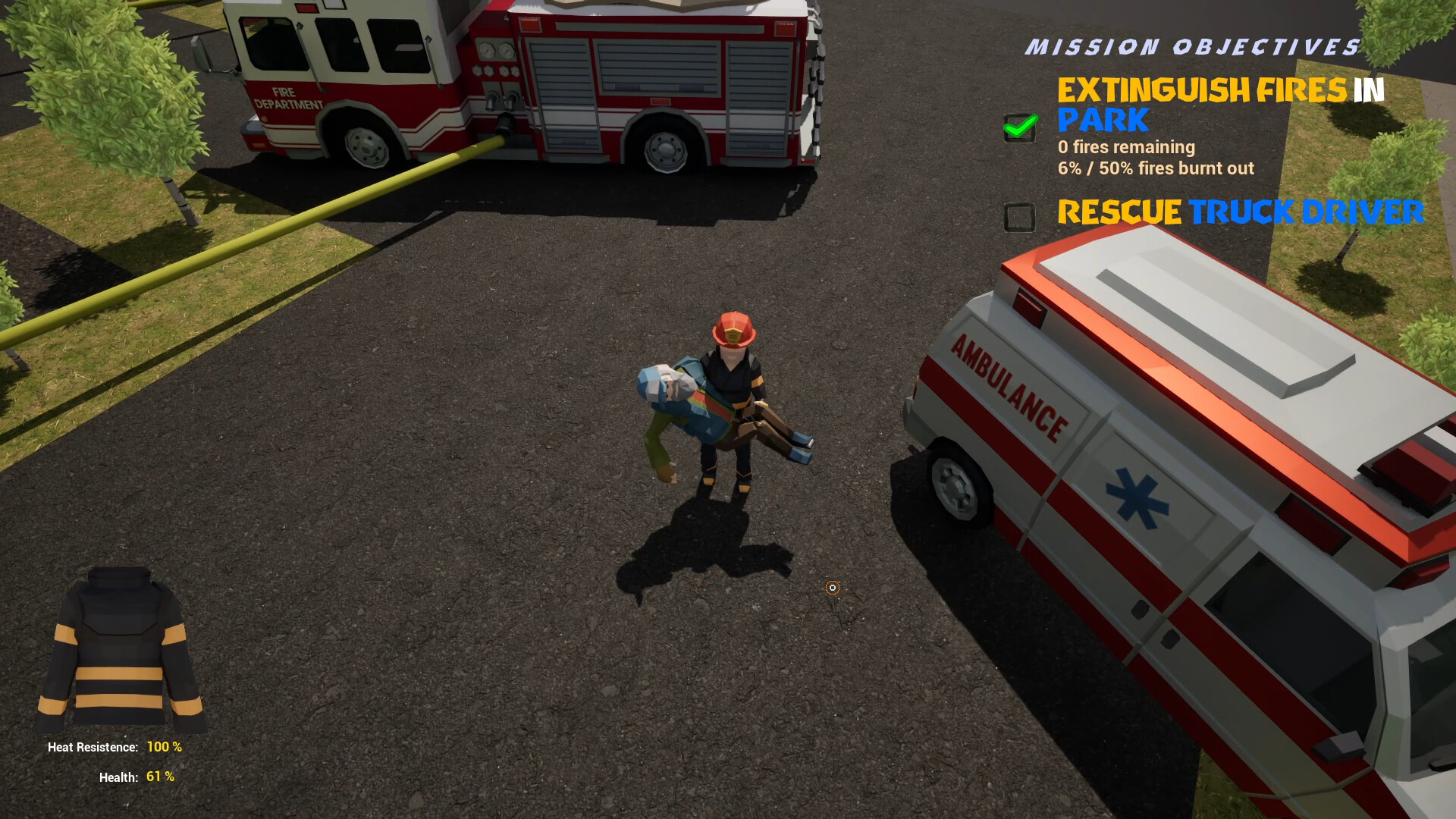Select the green checkmark on completed objective
Screen dimensions: 1456x819
point(1020,127)
